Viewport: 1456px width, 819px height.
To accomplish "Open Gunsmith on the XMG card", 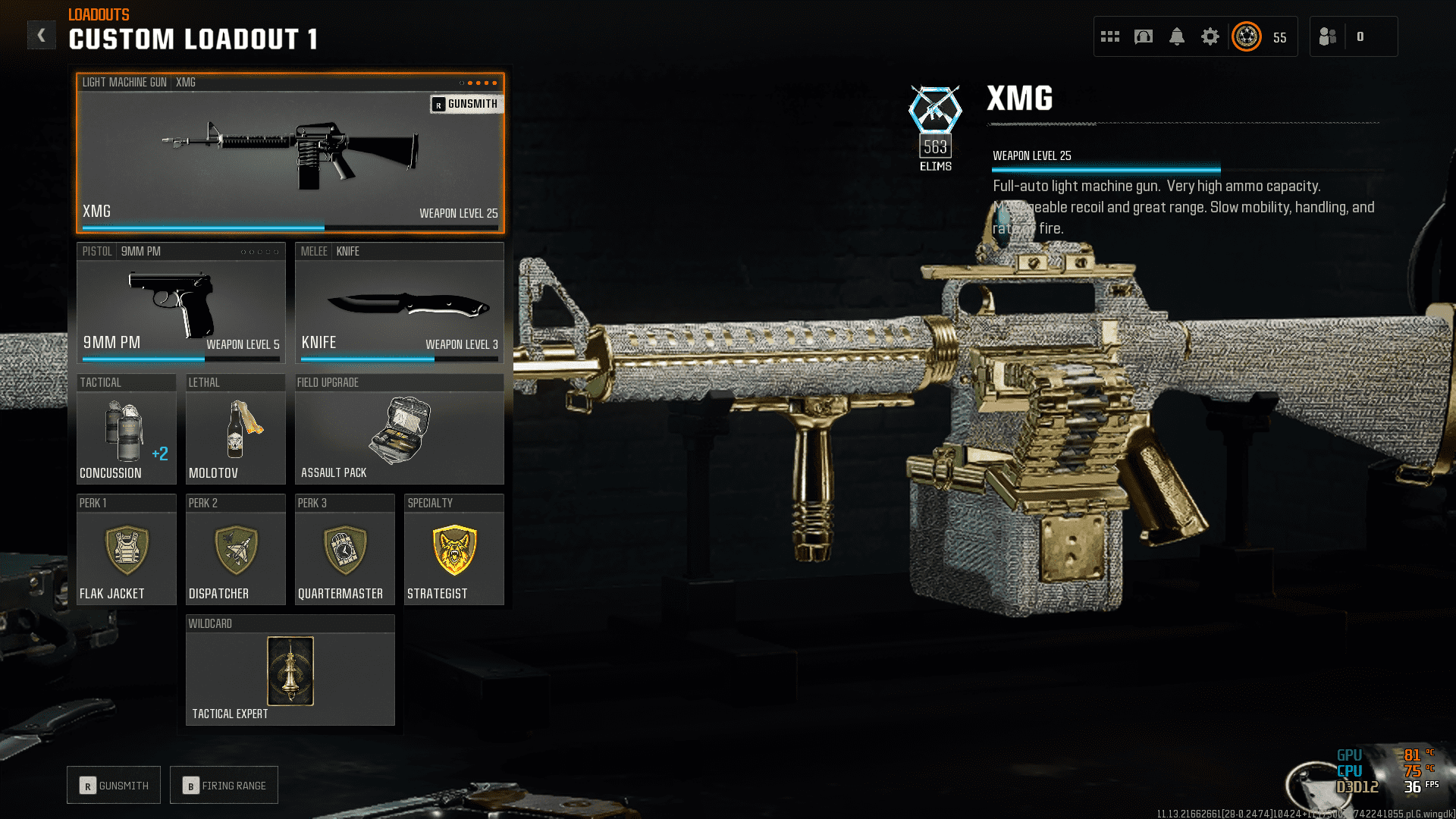I will pos(466,104).
